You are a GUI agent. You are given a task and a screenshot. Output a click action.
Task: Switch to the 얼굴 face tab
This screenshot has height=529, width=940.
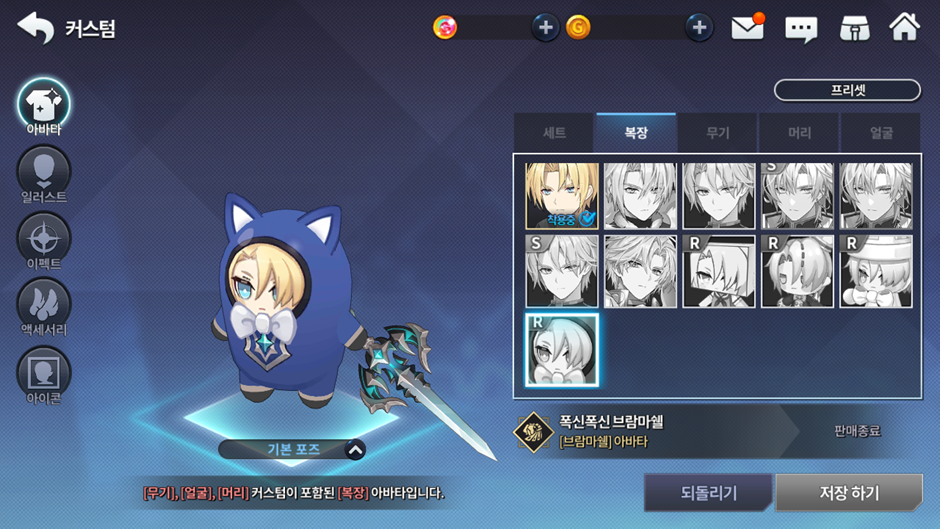click(x=880, y=133)
